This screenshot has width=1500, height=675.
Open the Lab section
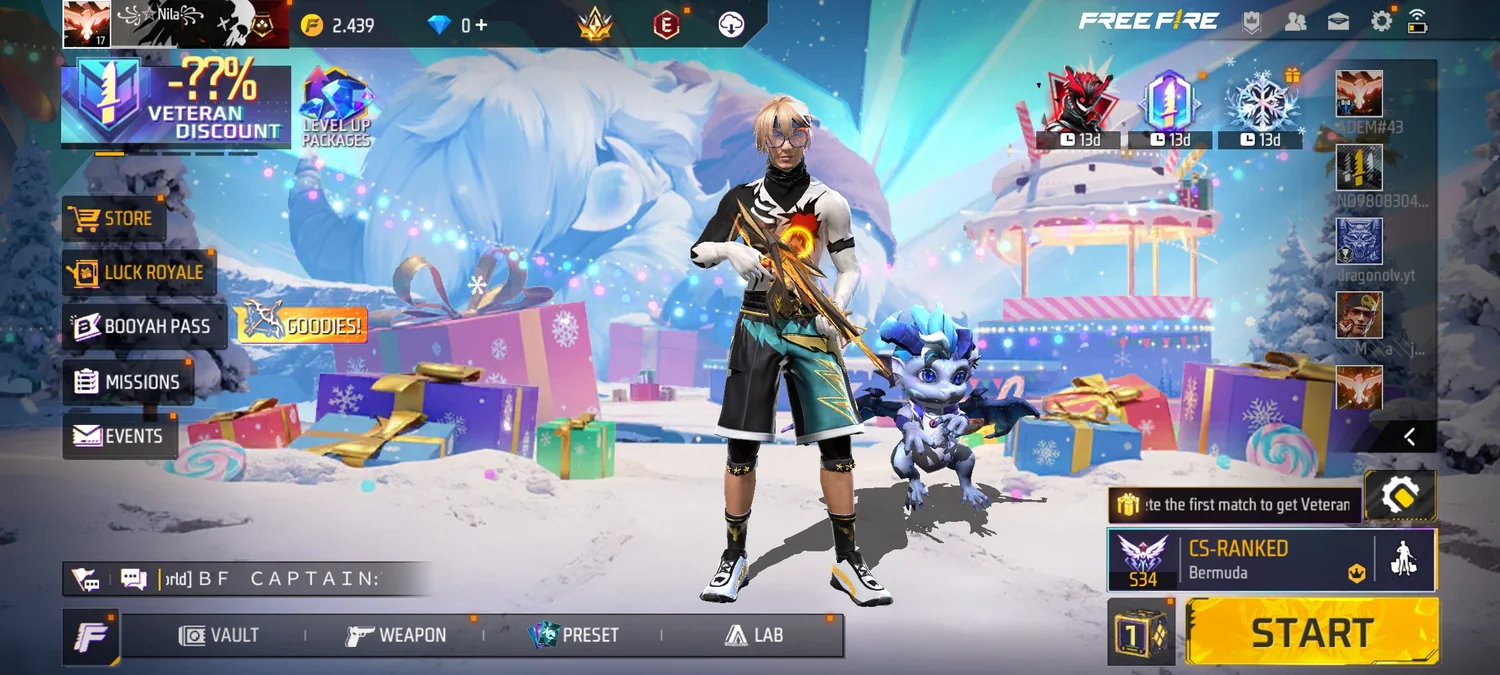pos(754,635)
